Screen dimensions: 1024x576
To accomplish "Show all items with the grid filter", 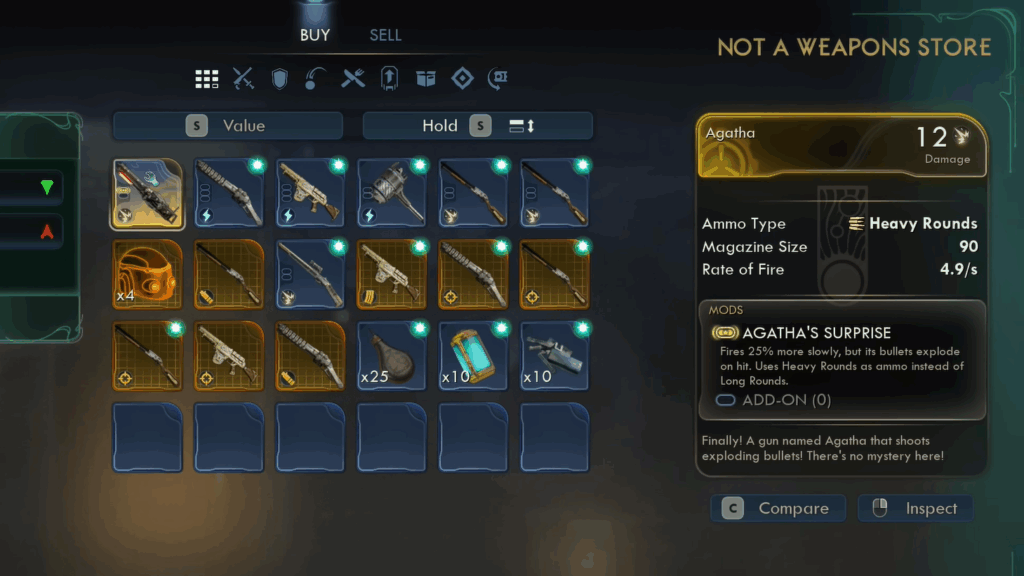I will click(207, 79).
